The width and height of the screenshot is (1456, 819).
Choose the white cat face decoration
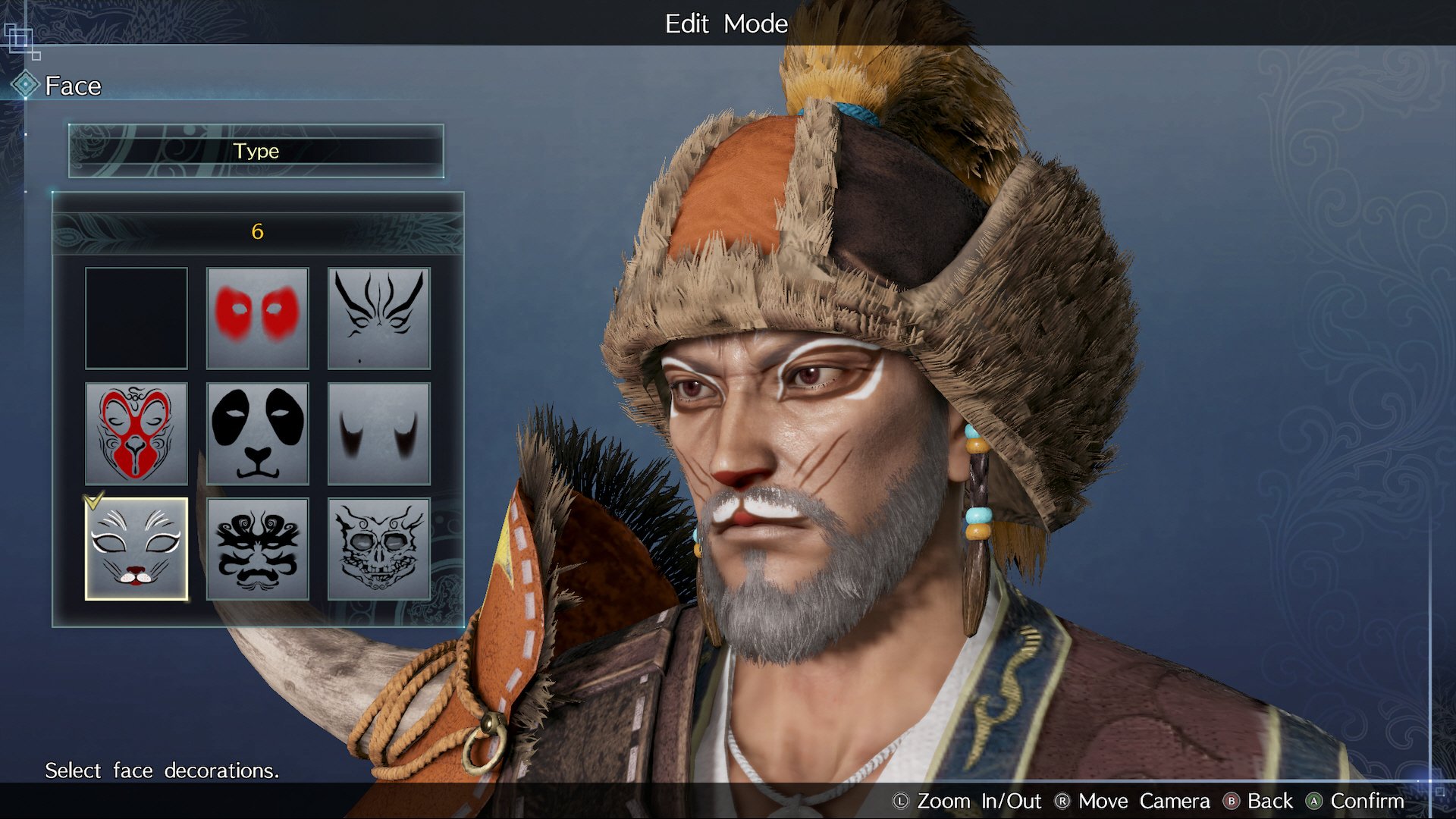pos(136,549)
